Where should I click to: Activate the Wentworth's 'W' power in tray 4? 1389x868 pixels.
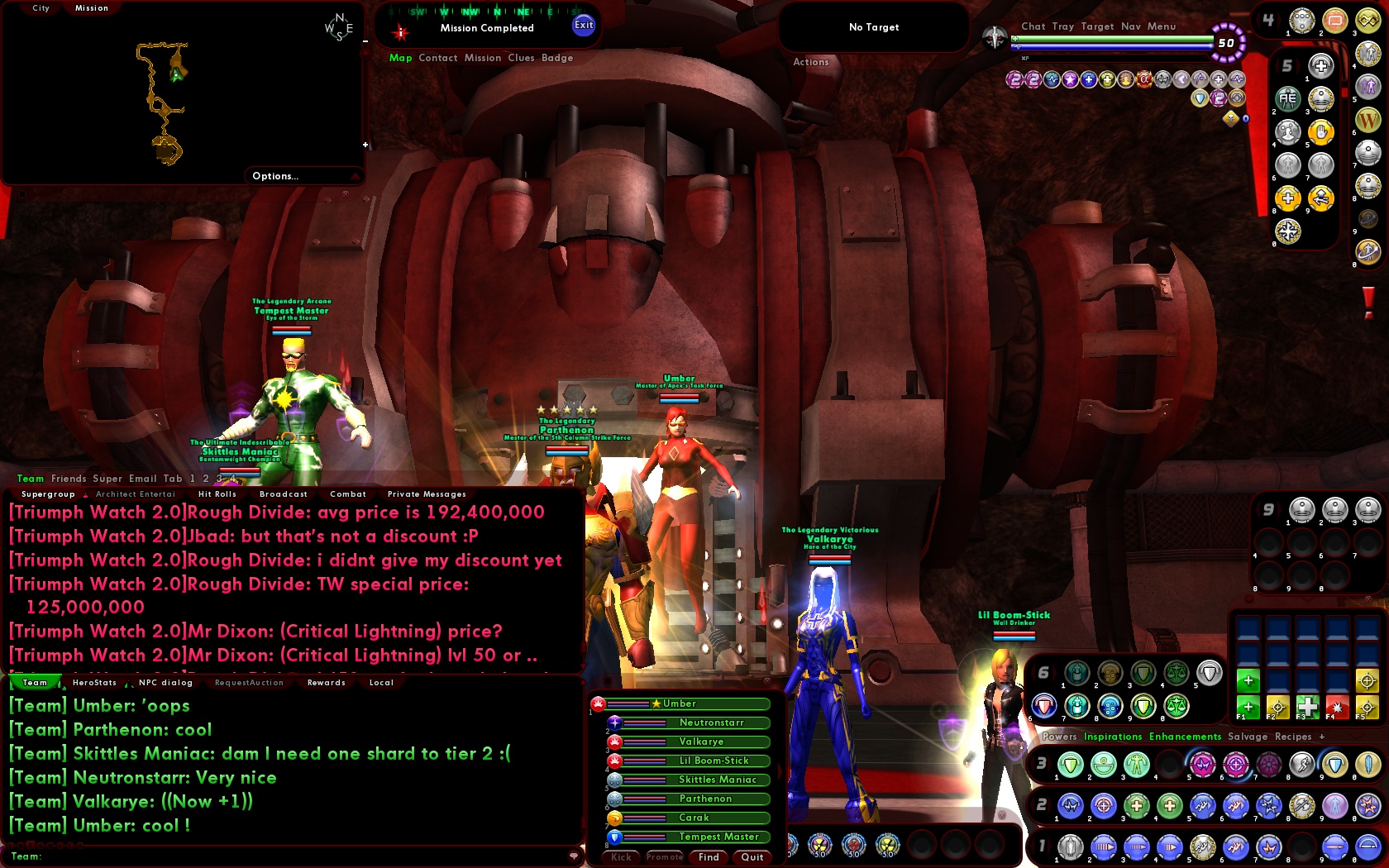click(x=1368, y=118)
